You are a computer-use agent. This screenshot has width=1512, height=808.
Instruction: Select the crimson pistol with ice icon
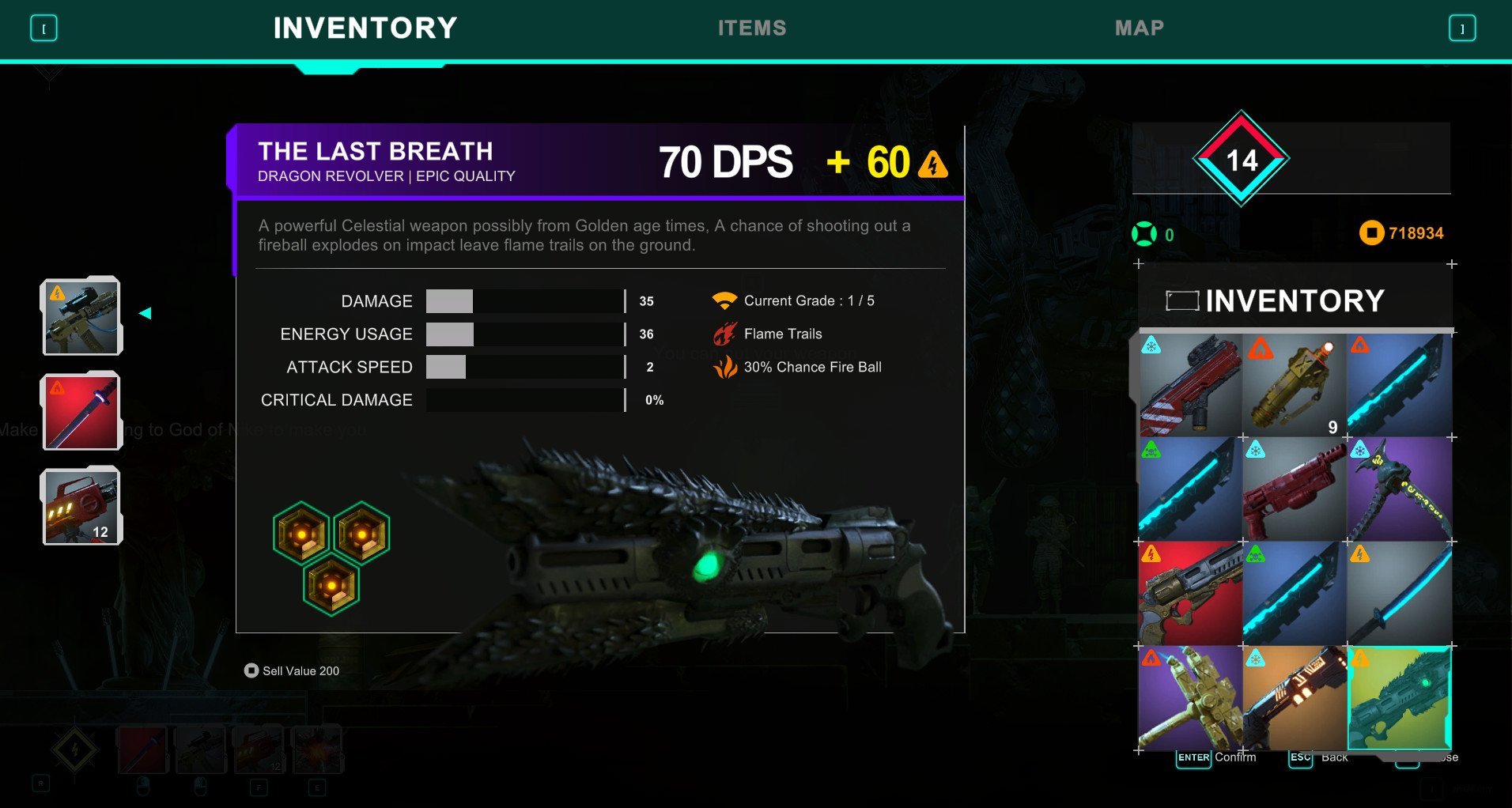click(x=1295, y=489)
